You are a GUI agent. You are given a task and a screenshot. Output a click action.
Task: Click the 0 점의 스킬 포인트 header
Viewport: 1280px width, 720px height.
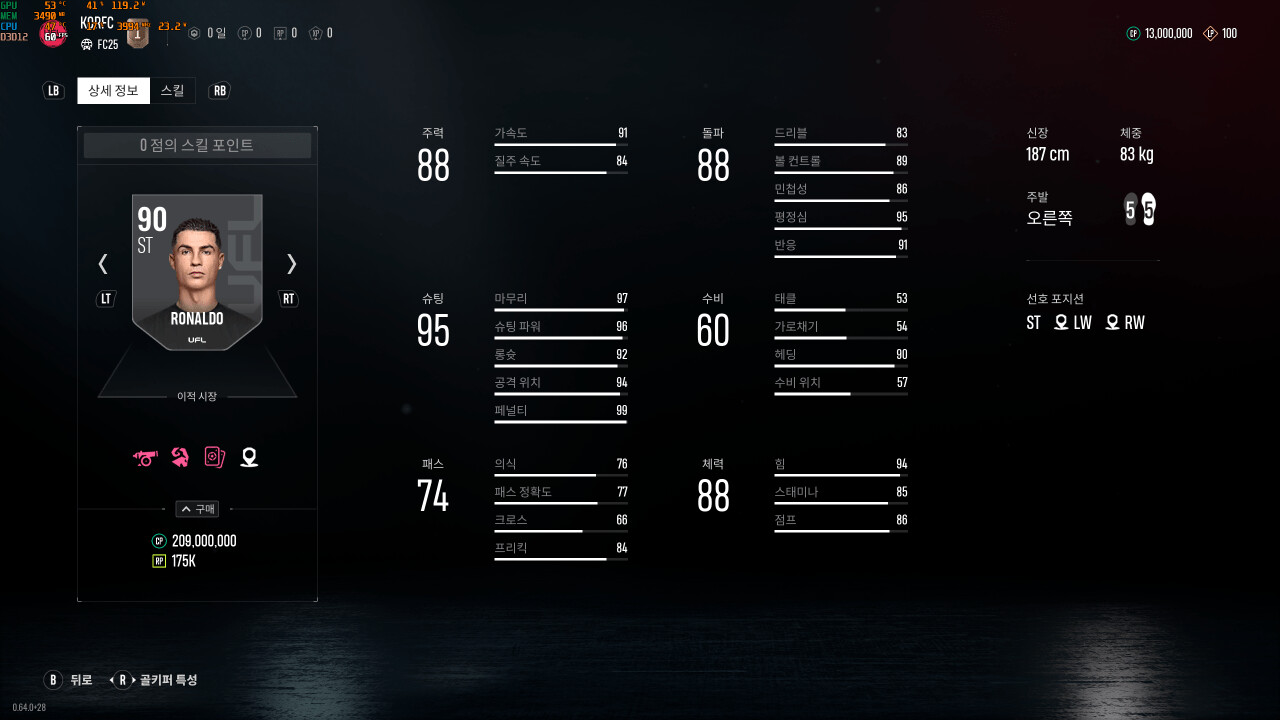point(197,146)
